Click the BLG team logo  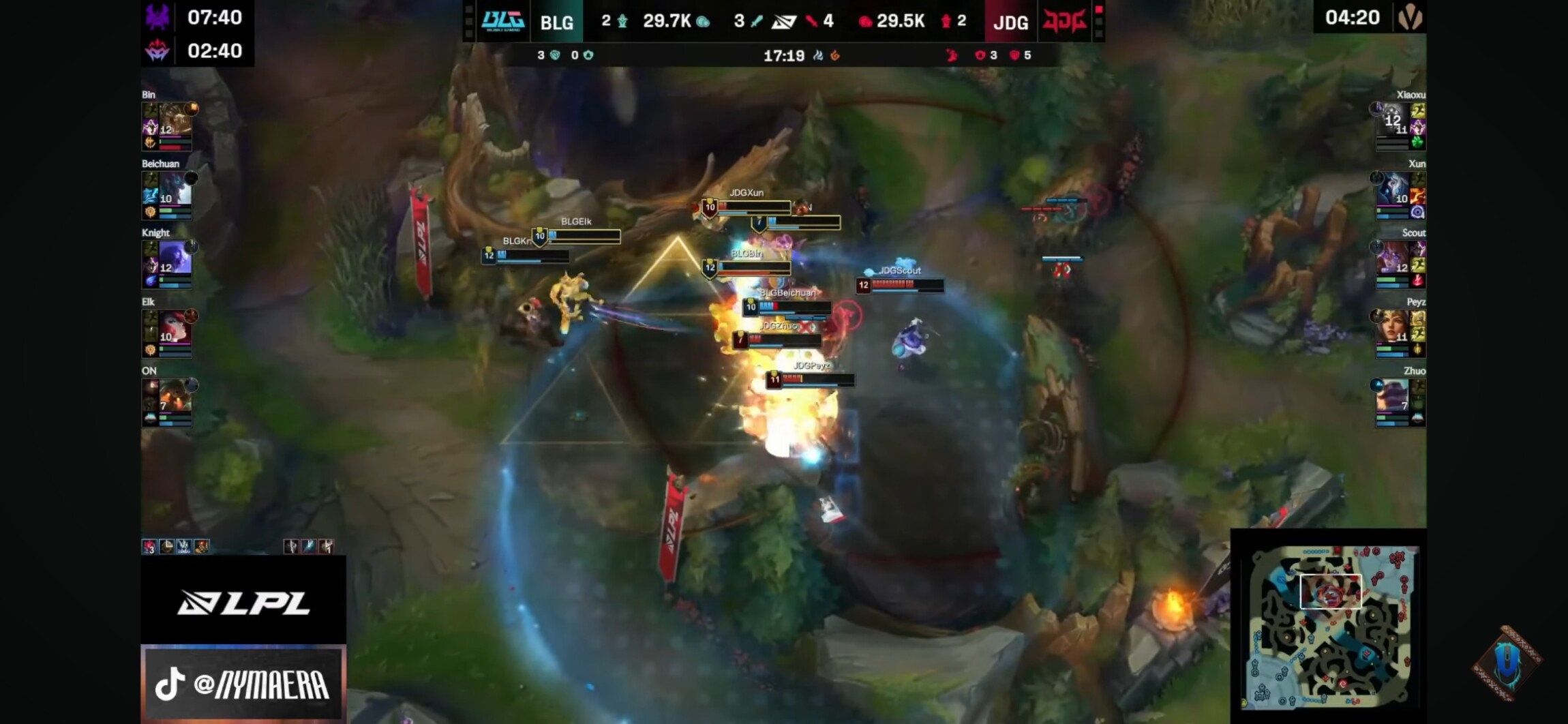point(502,20)
